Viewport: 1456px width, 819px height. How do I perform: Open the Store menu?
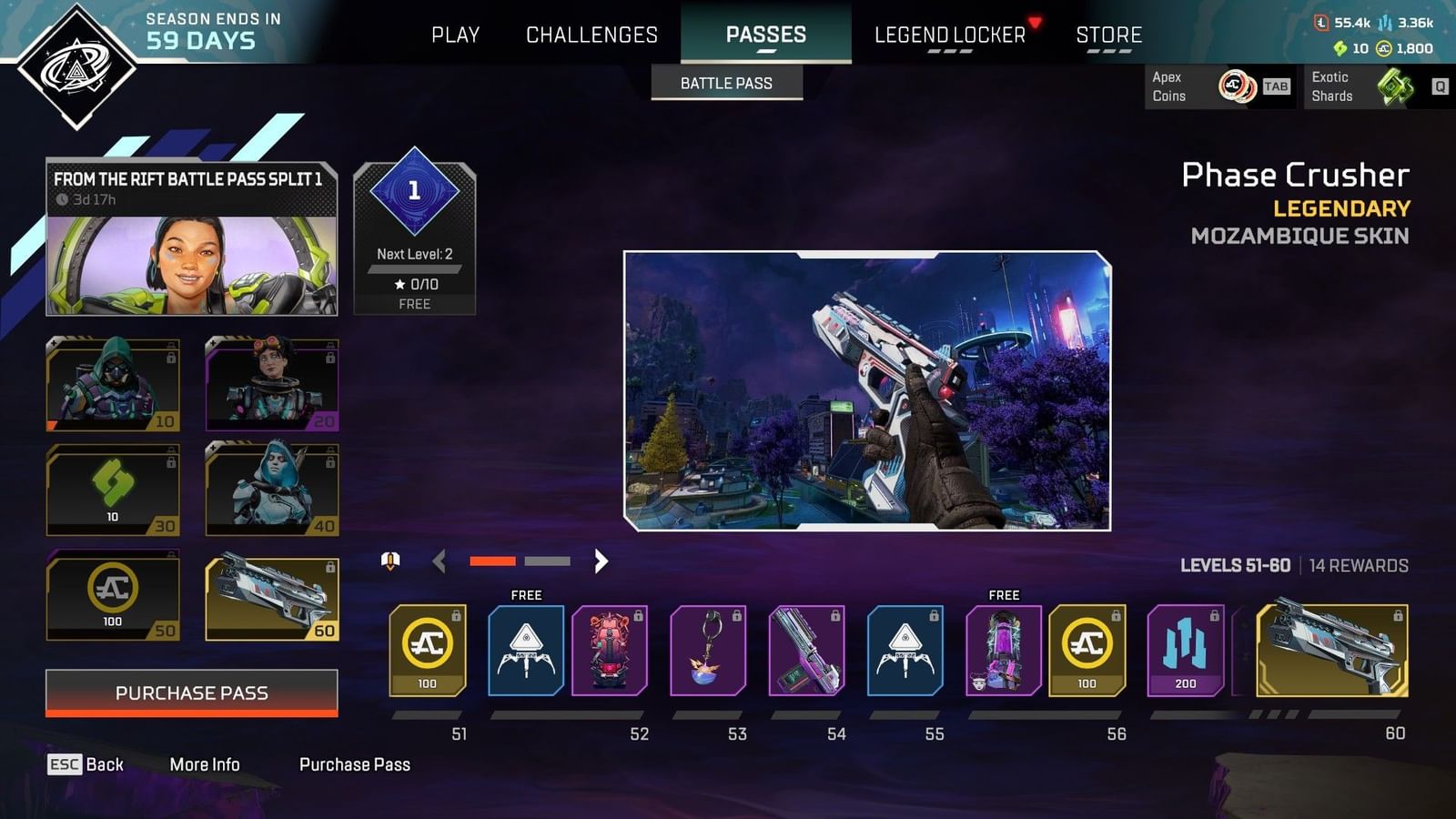pyautogui.click(x=1110, y=35)
